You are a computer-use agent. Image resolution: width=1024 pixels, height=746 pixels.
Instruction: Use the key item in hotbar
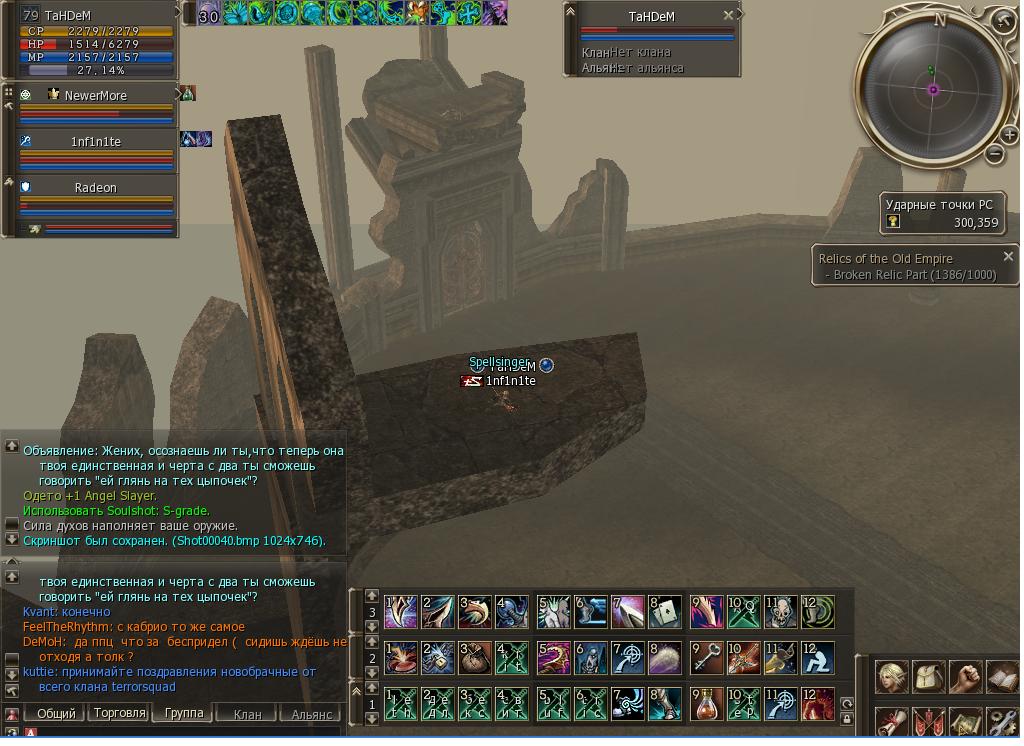[706, 657]
